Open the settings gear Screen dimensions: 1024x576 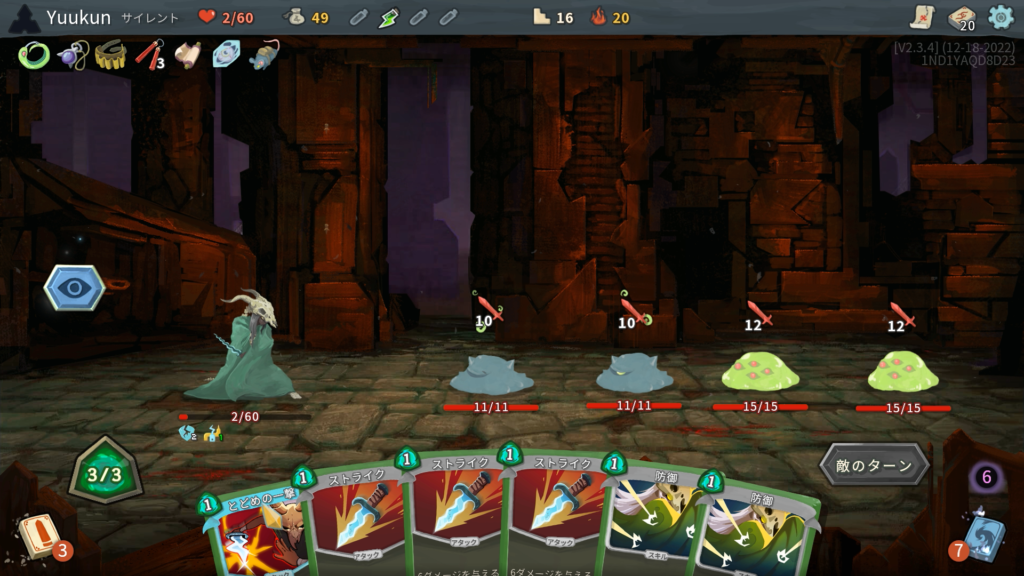pyautogui.click(x=1000, y=17)
